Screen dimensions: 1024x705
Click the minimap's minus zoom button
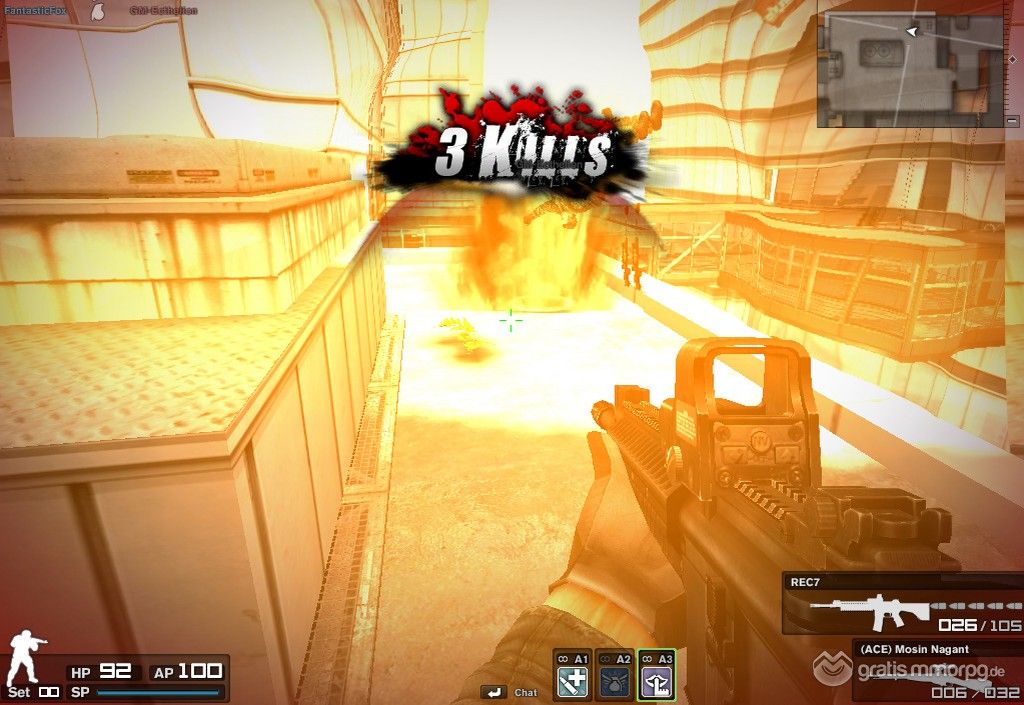click(x=1013, y=121)
